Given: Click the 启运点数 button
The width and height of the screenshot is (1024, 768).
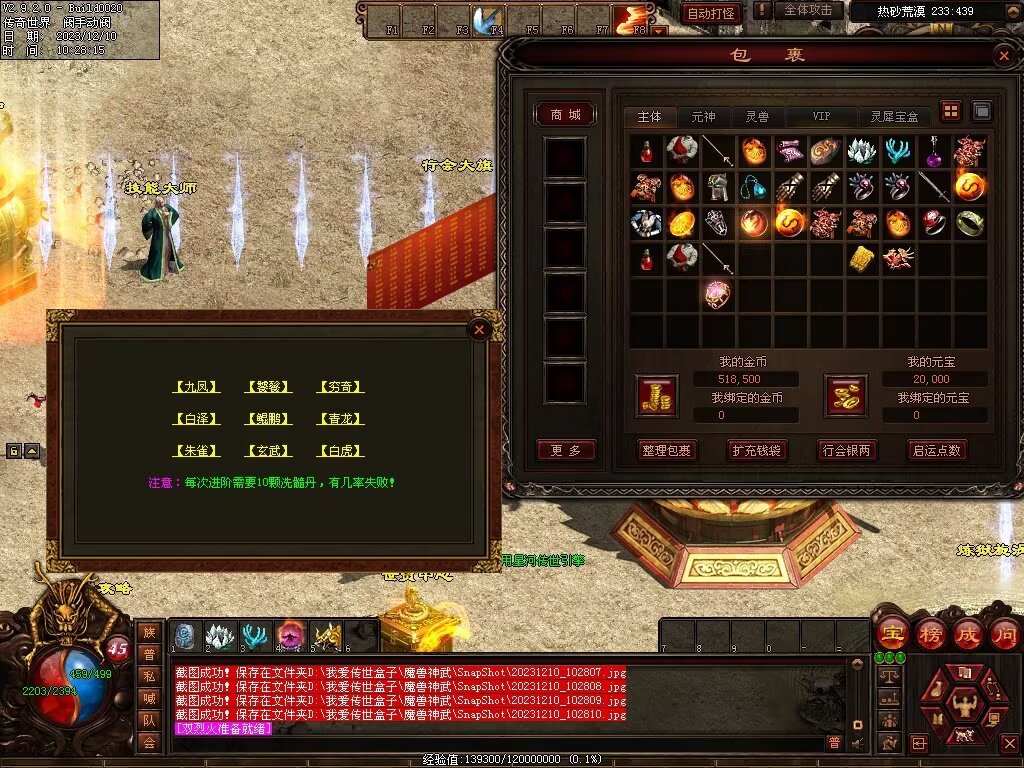Looking at the screenshot, I should [936, 450].
